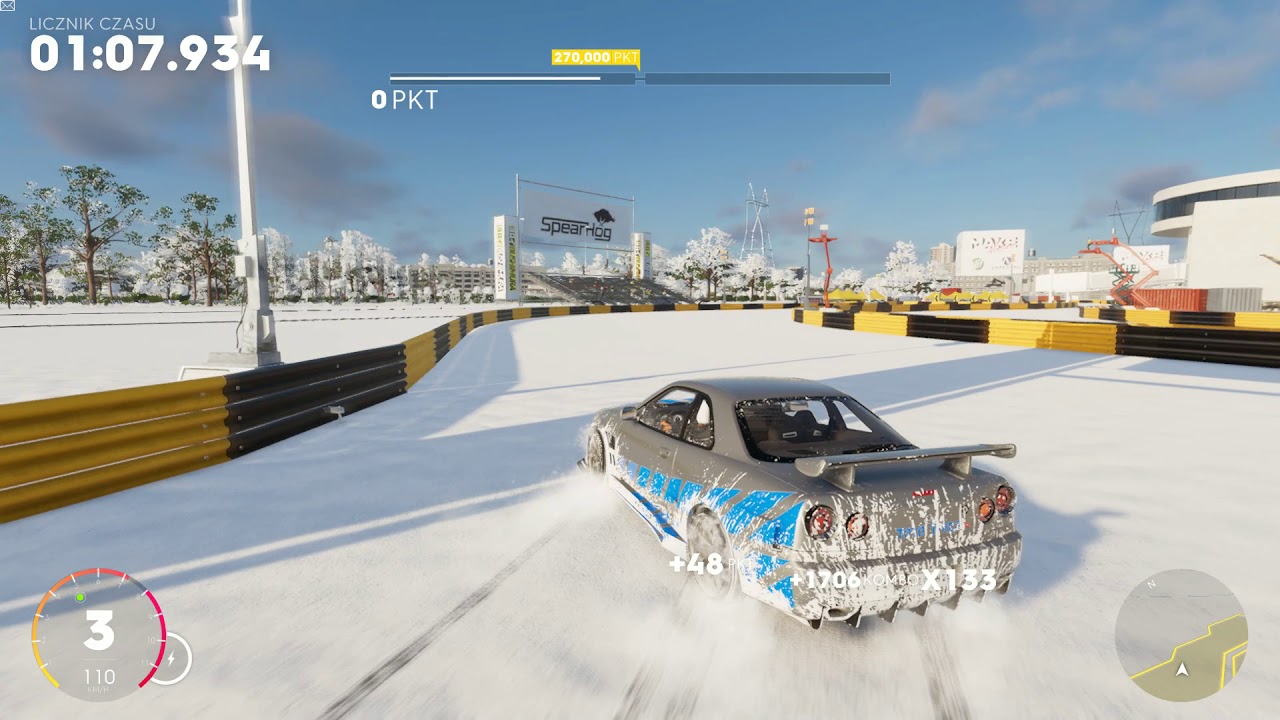Viewport: 1280px width, 720px height.
Task: Click the circular minimap
Action: point(1181,635)
